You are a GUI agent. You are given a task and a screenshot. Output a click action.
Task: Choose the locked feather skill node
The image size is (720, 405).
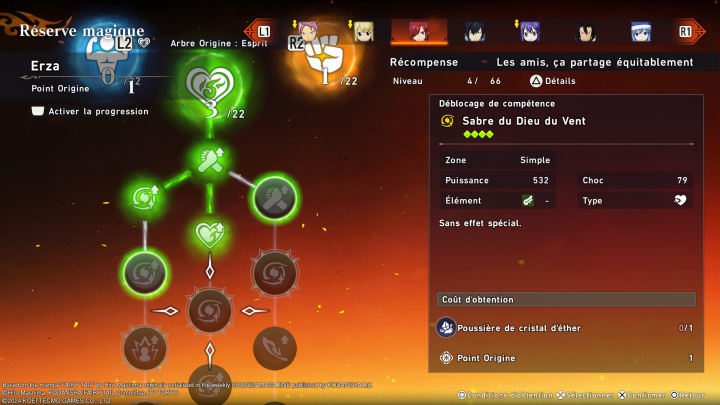(273, 347)
